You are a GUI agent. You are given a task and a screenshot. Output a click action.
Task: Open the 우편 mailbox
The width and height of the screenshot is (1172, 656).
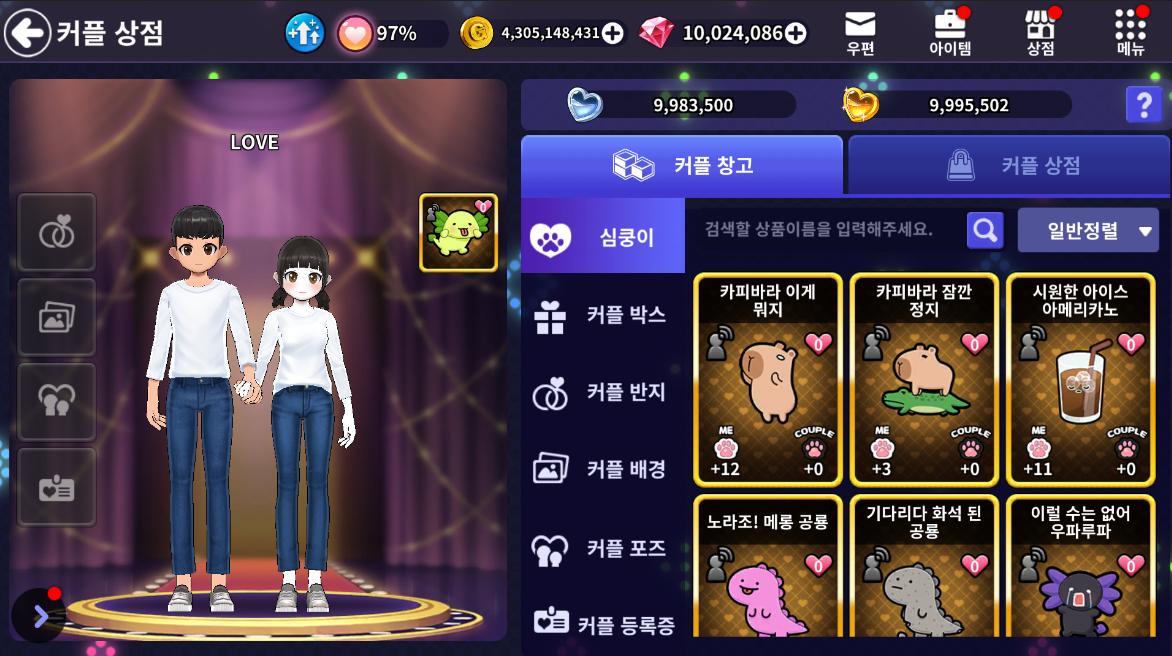point(860,32)
